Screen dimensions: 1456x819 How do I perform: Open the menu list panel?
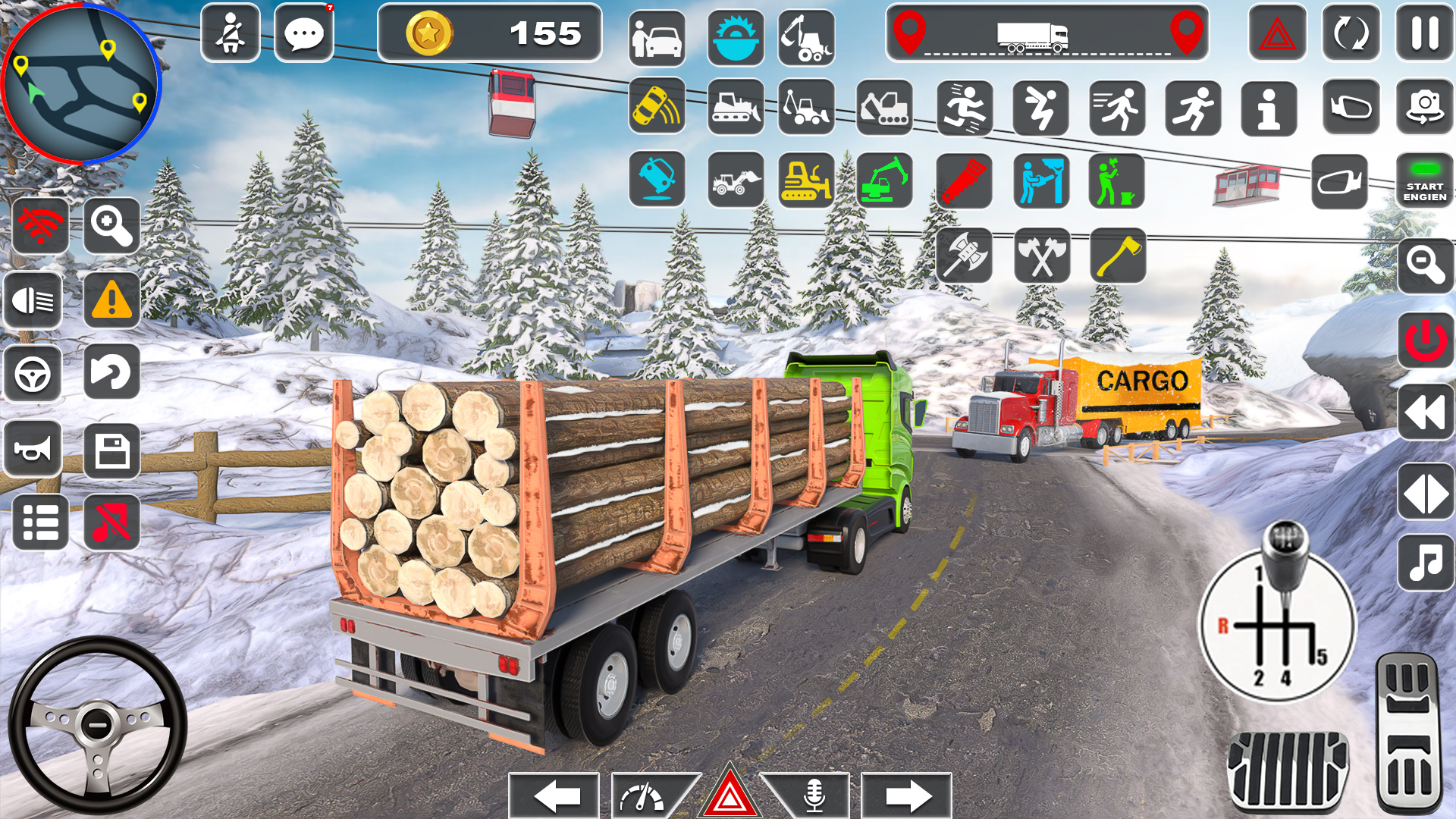click(39, 522)
